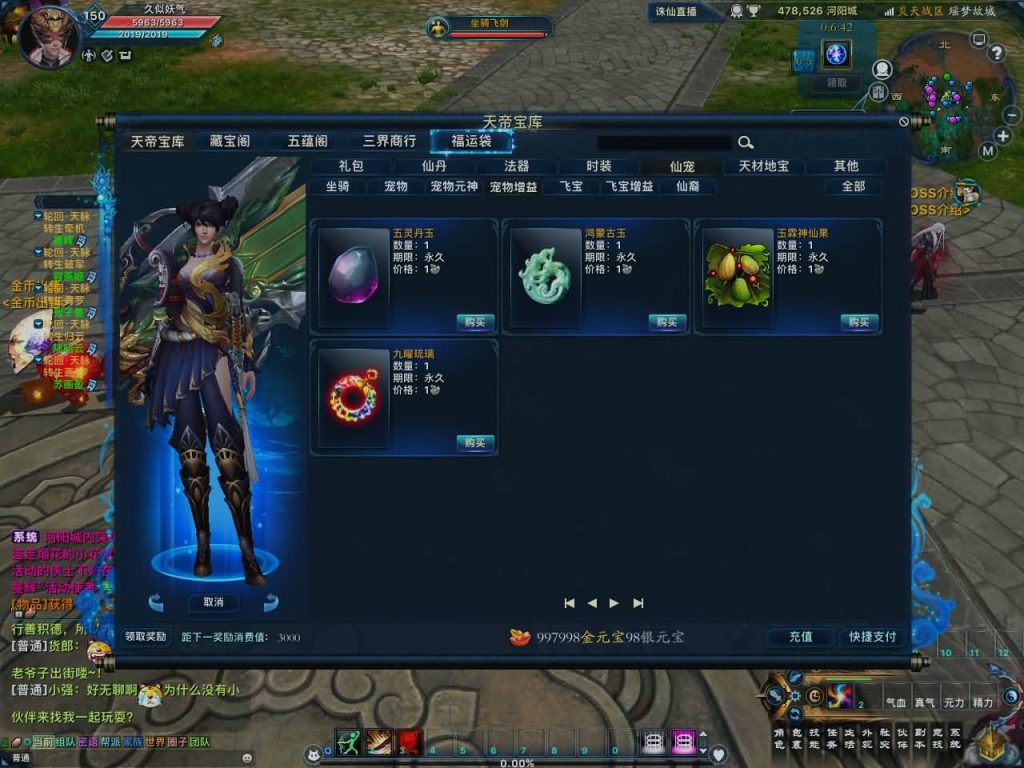
Task: Open the 充值 recharge button
Action: tap(801, 637)
